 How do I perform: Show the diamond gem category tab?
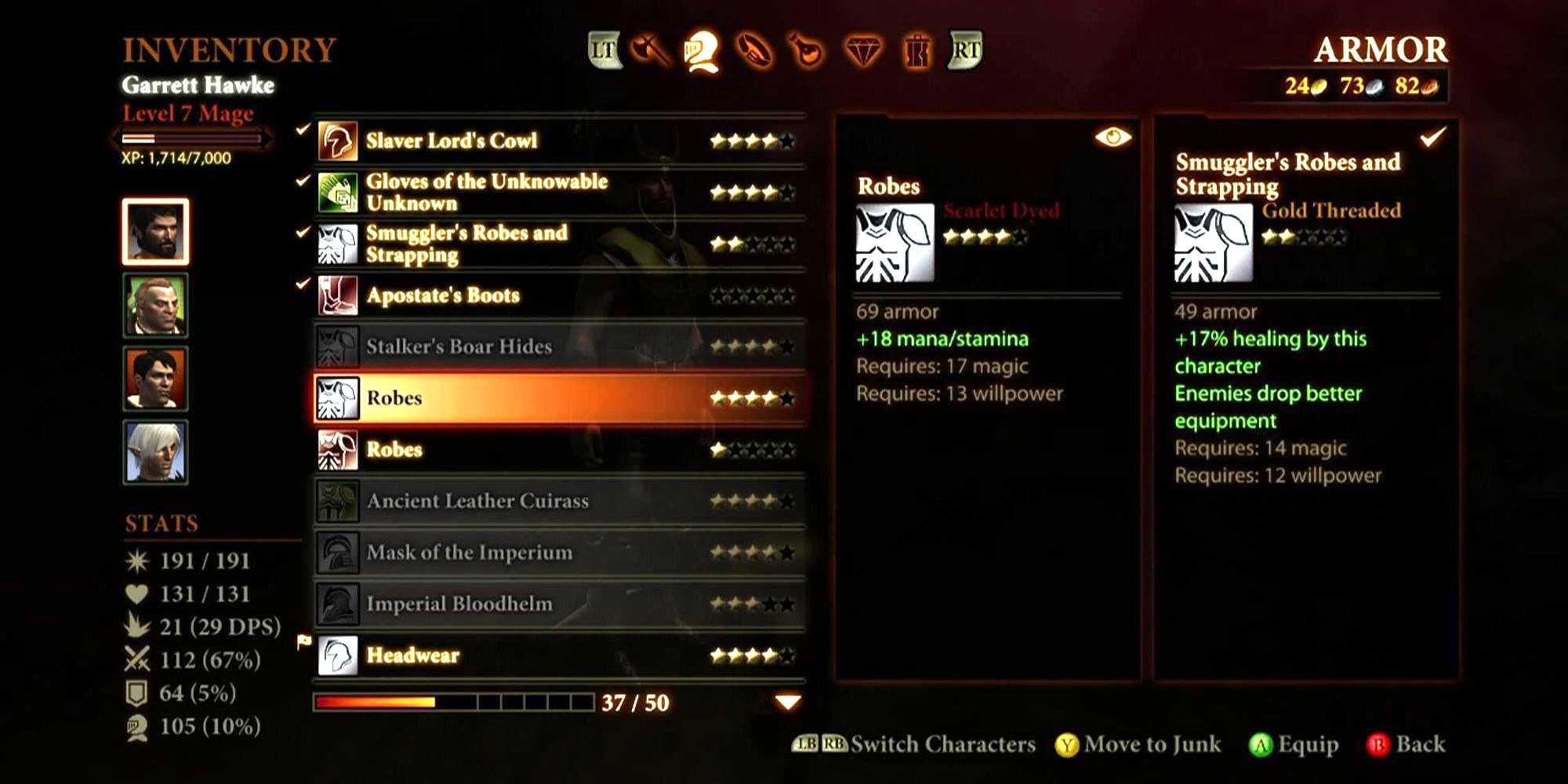862,52
